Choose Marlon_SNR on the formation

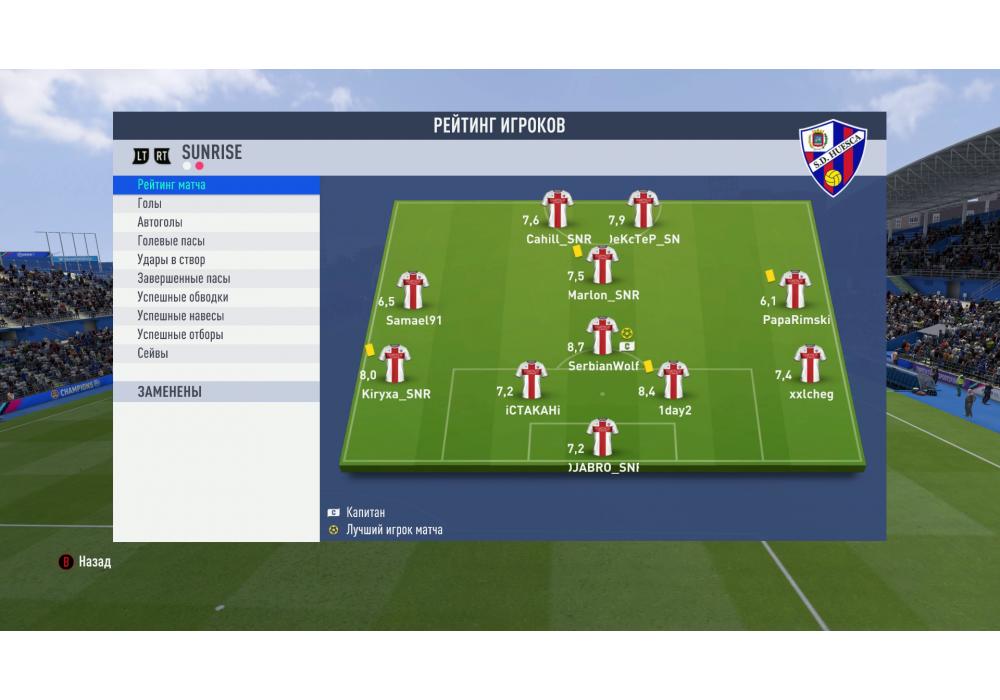(x=602, y=266)
